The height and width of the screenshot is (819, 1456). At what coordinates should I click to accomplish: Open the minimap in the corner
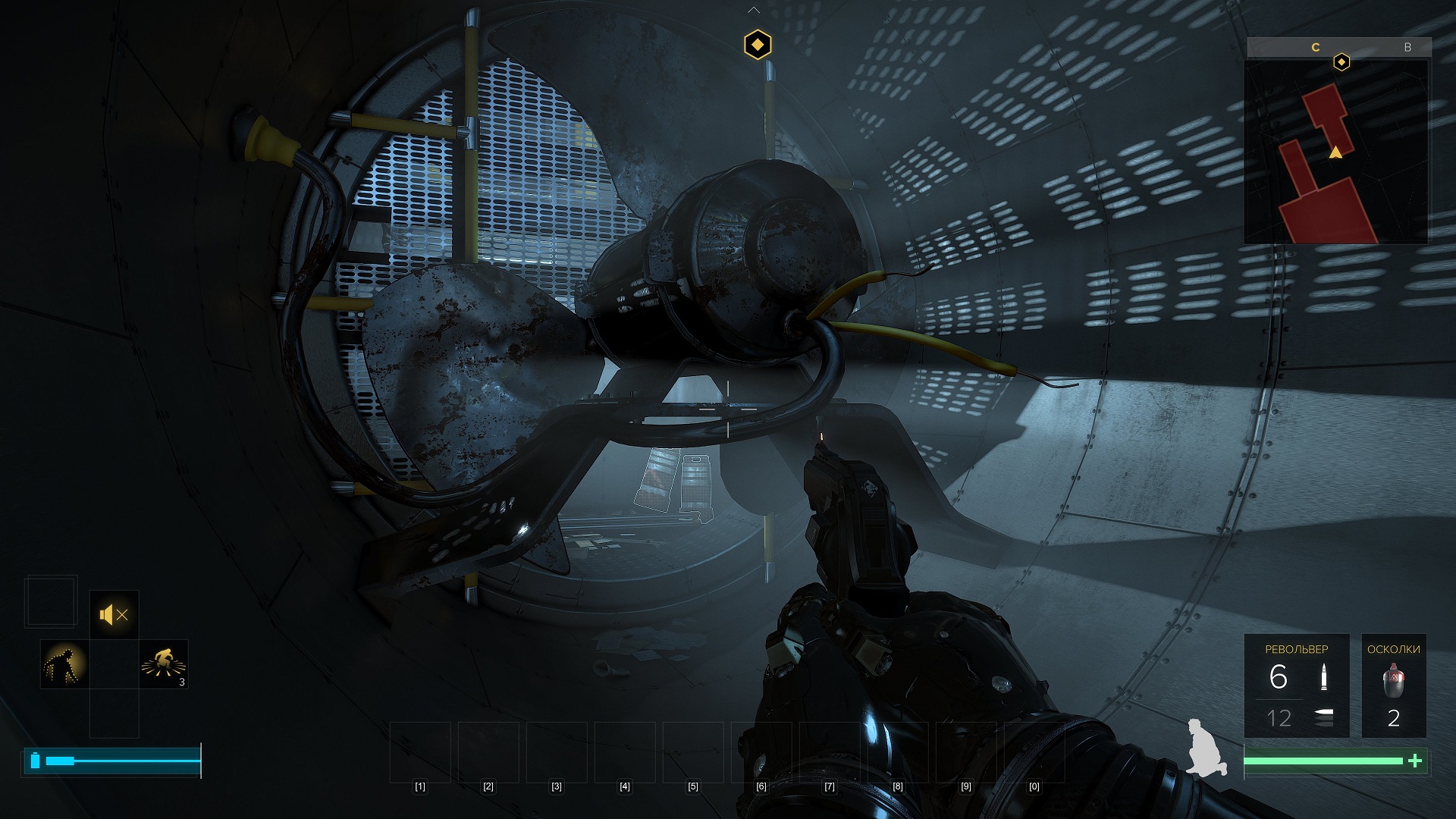(x=1336, y=152)
